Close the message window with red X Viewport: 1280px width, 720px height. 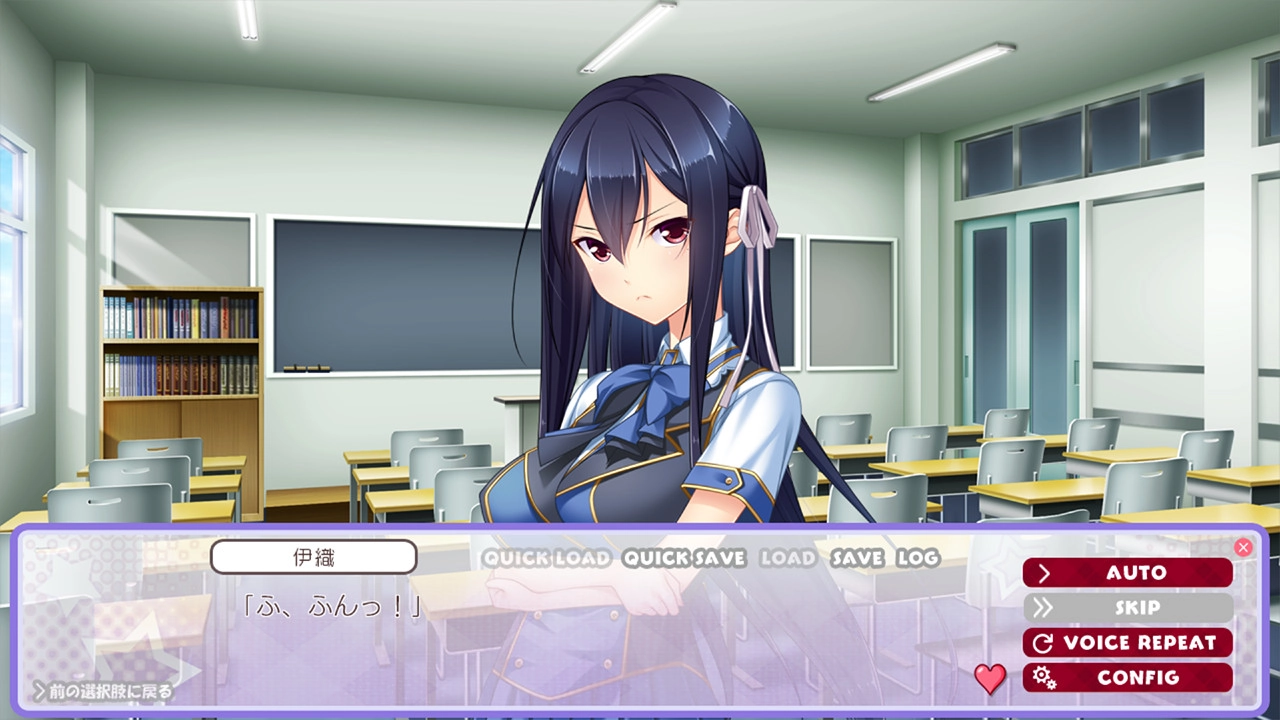tap(1243, 547)
